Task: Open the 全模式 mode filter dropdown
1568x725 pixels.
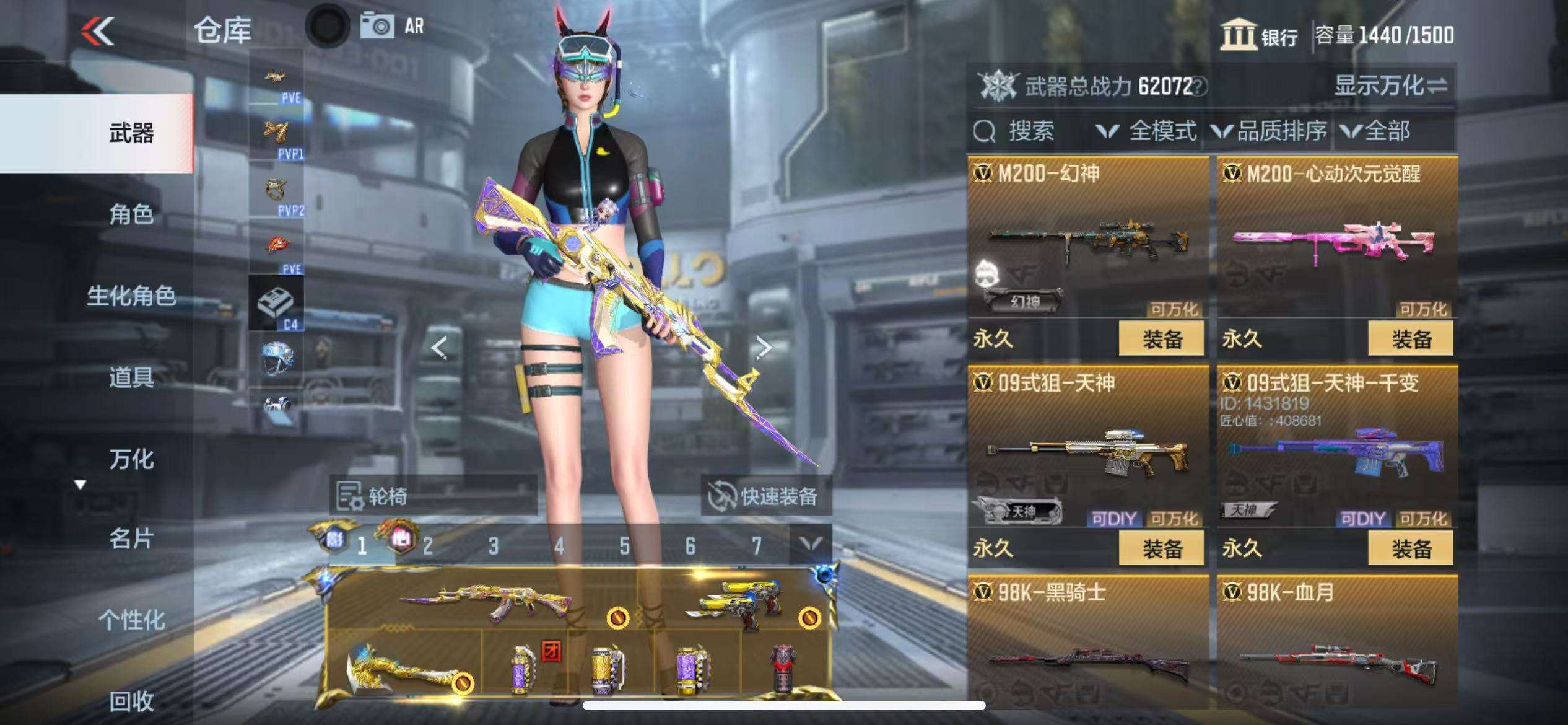Action: click(x=1147, y=131)
